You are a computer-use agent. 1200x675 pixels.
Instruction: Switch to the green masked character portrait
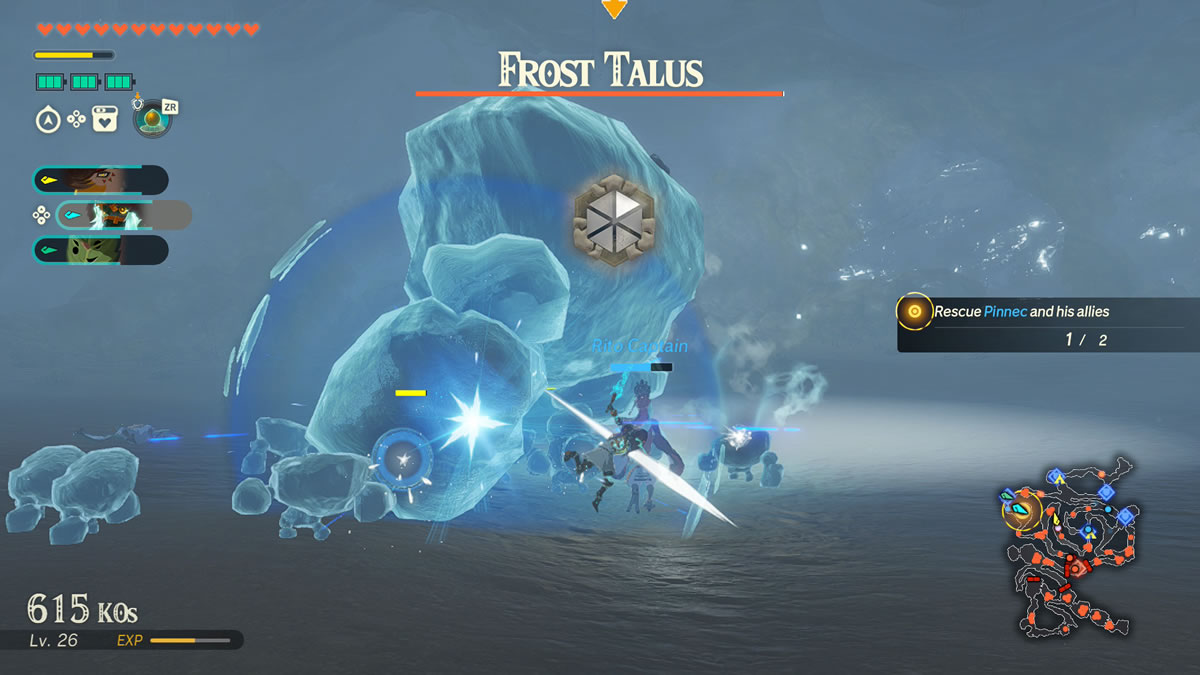tap(98, 250)
